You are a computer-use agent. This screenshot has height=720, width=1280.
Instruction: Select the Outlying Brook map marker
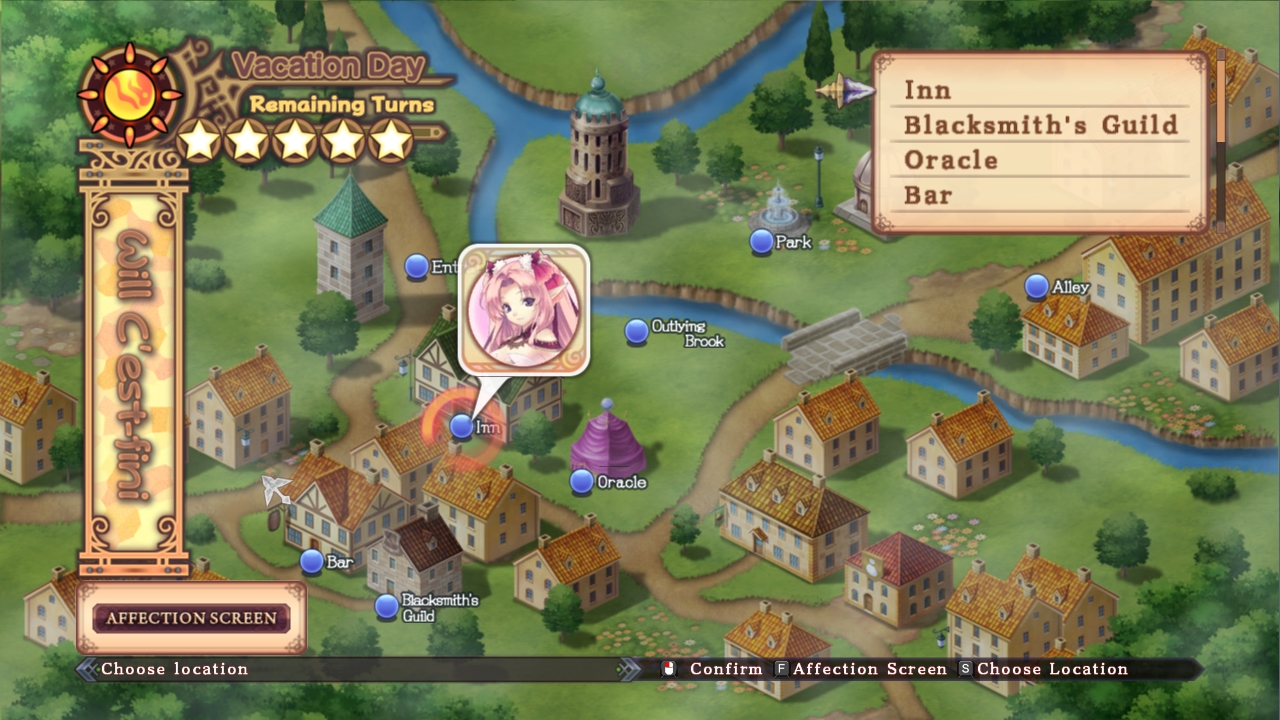coord(635,330)
